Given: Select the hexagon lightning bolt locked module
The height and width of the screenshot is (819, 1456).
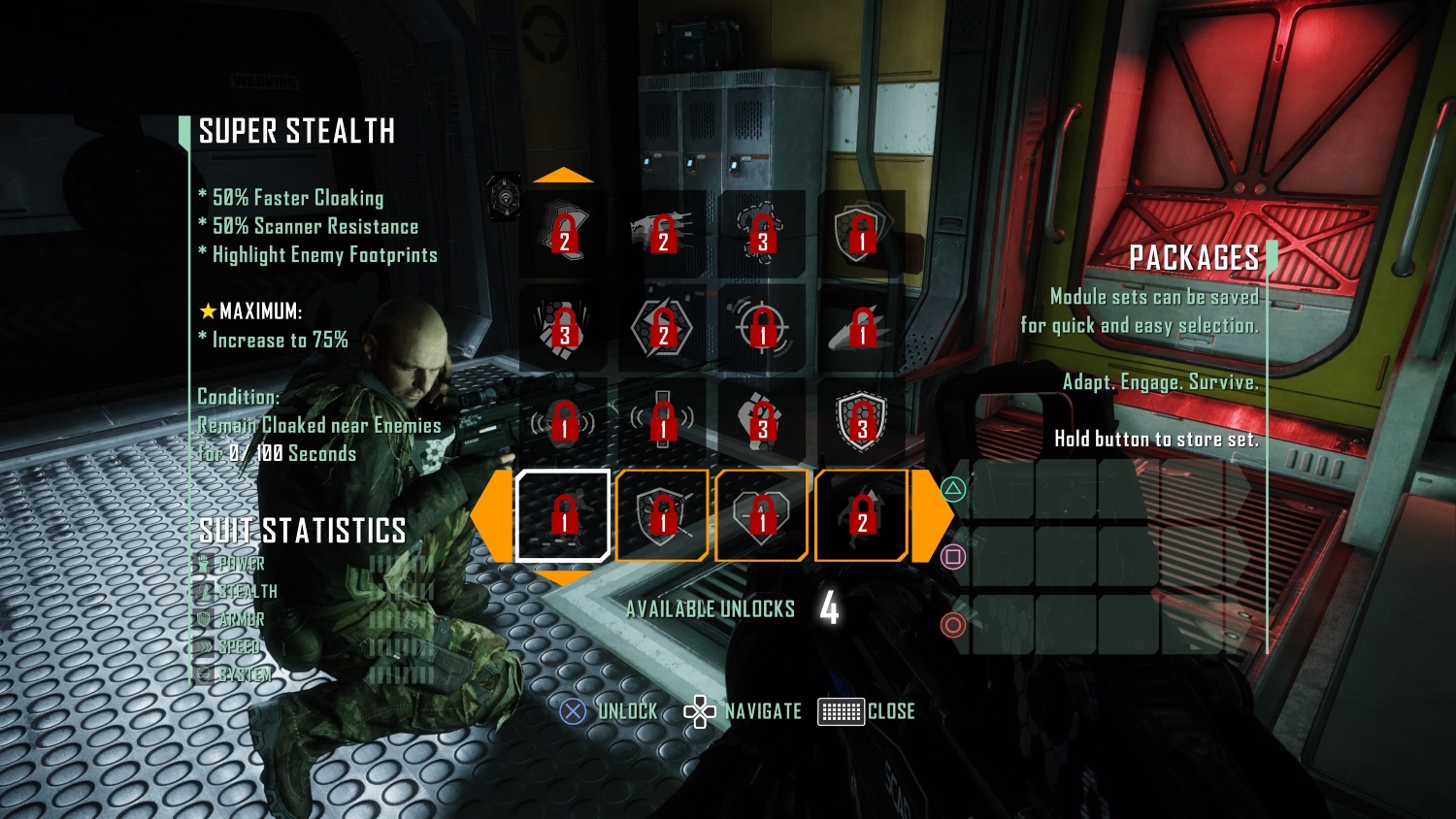Looking at the screenshot, I should pos(663,327).
